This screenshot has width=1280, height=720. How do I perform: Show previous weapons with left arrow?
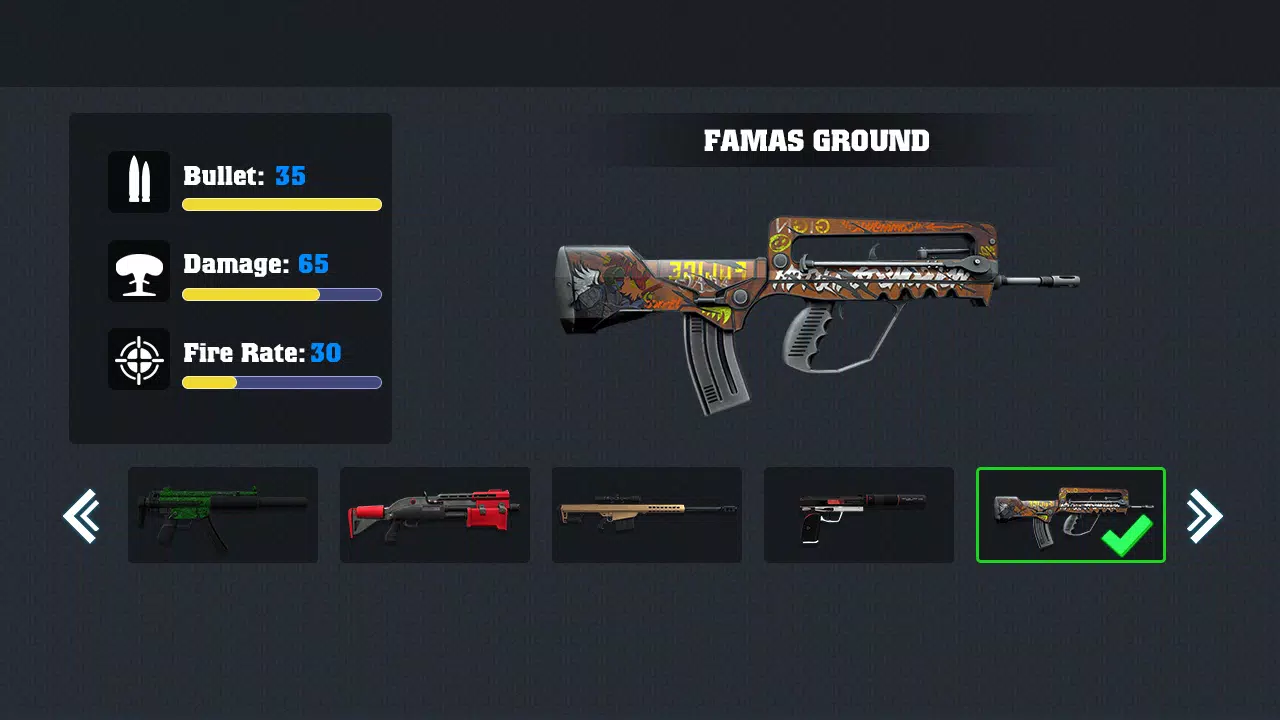click(81, 516)
